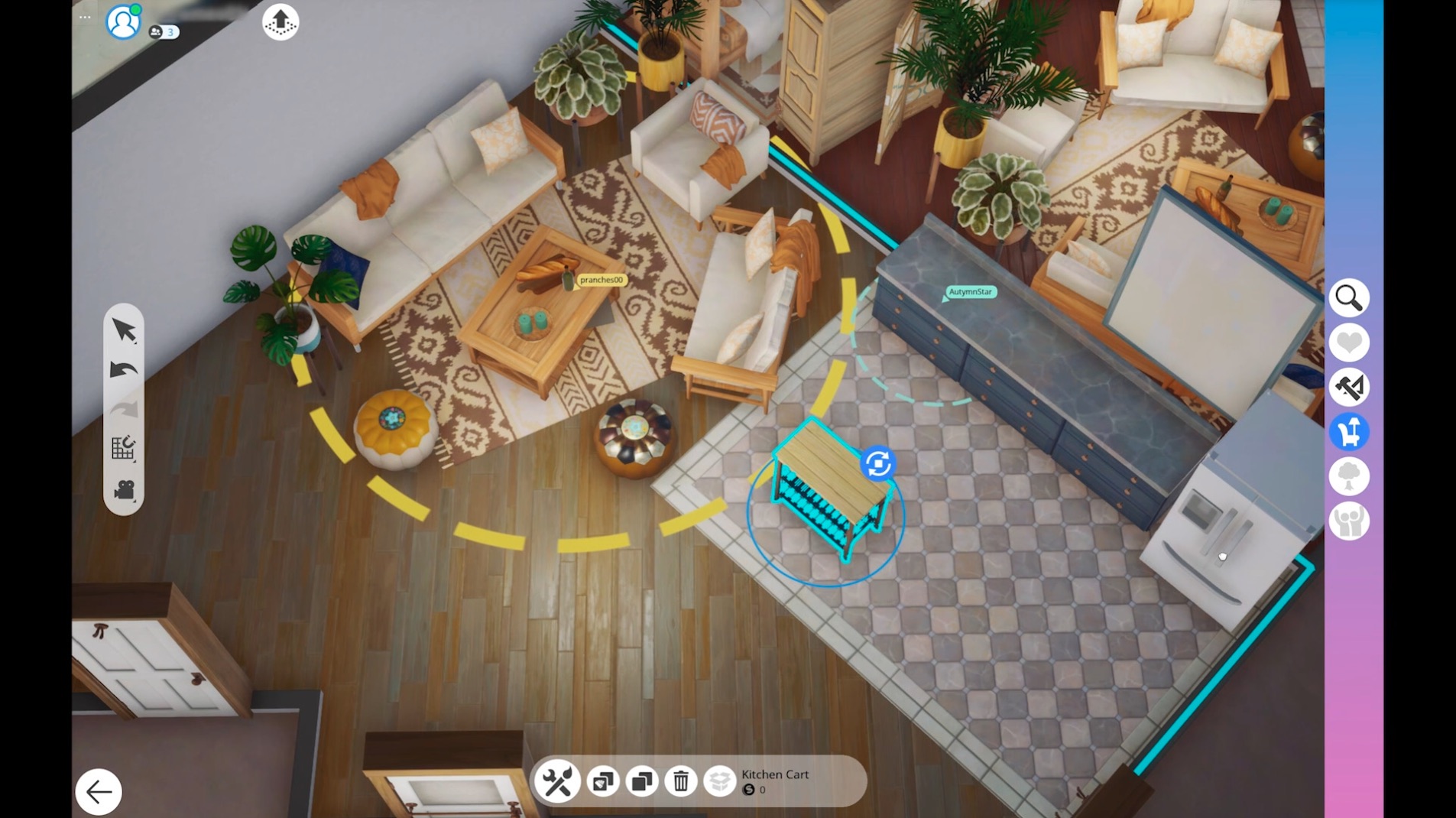1456x818 pixels.
Task: Toggle the grid snapping tool
Action: [124, 448]
